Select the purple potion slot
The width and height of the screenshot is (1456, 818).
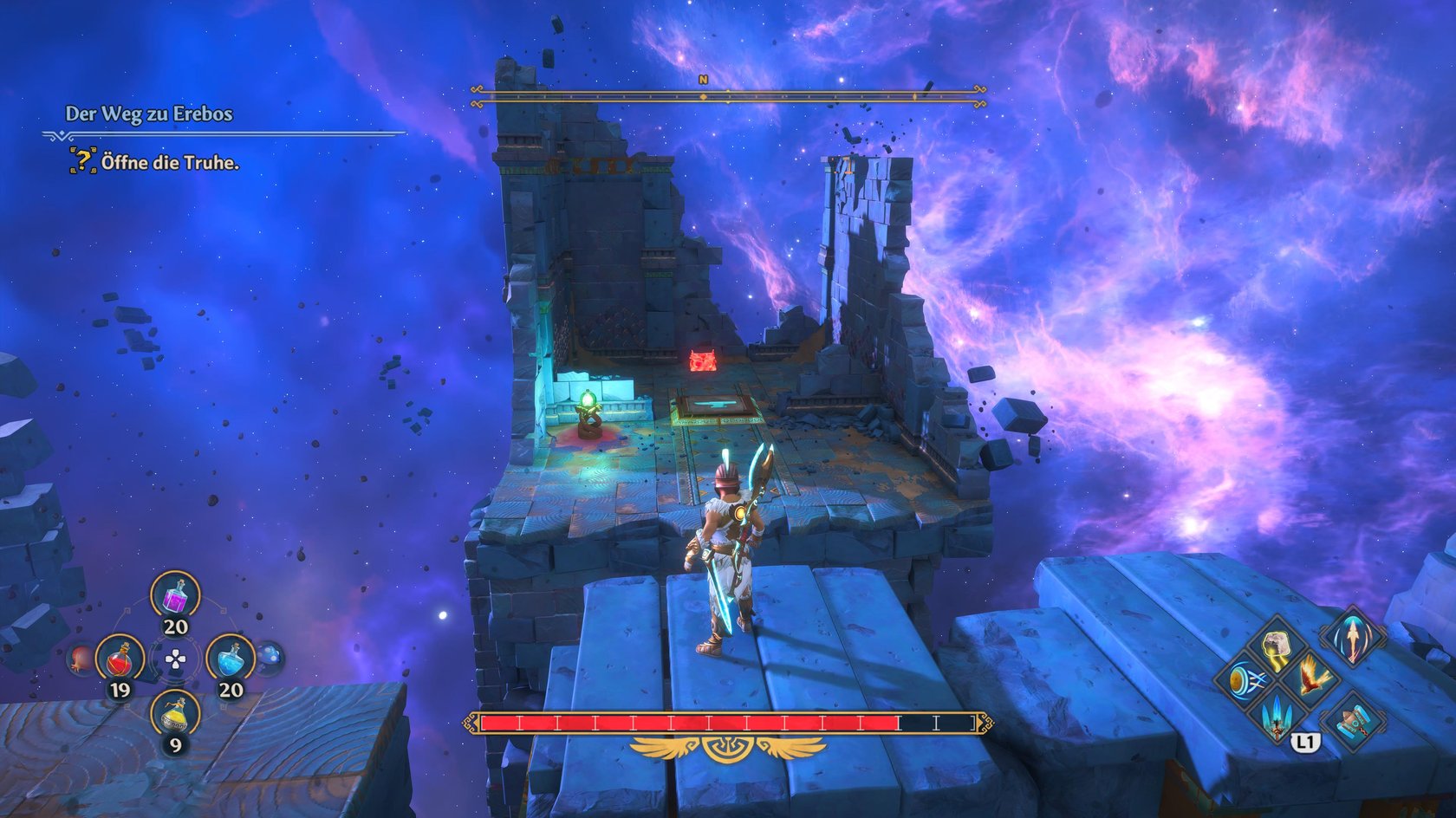[175, 598]
